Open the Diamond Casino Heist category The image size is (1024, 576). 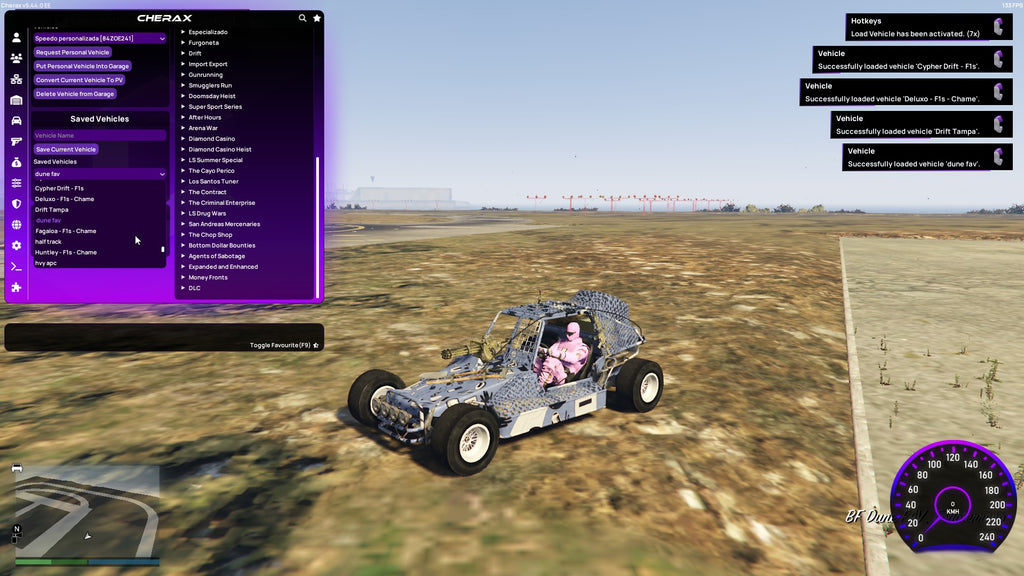(222, 149)
